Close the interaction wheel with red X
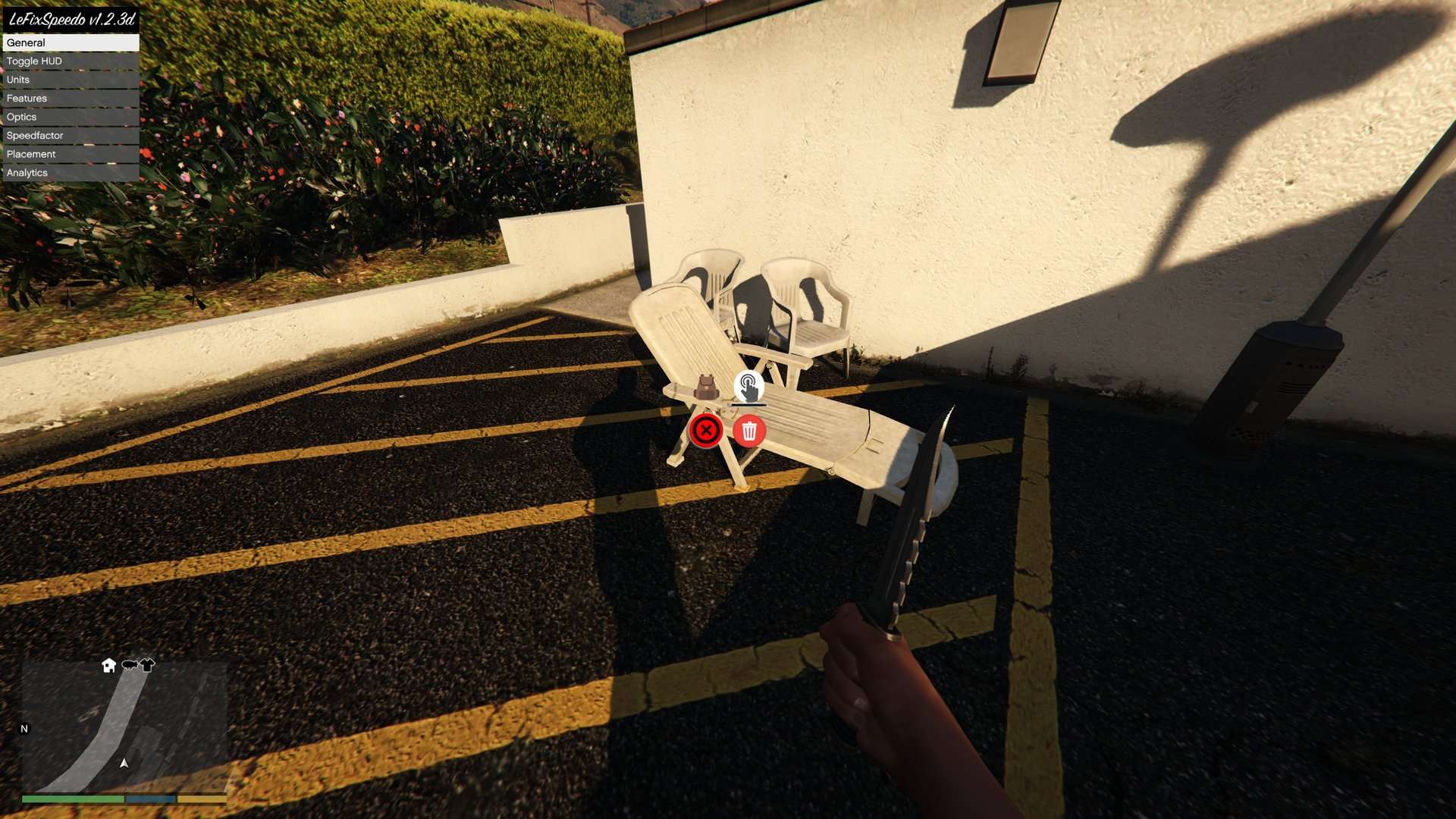Screen dimensions: 1456x819 click(706, 431)
